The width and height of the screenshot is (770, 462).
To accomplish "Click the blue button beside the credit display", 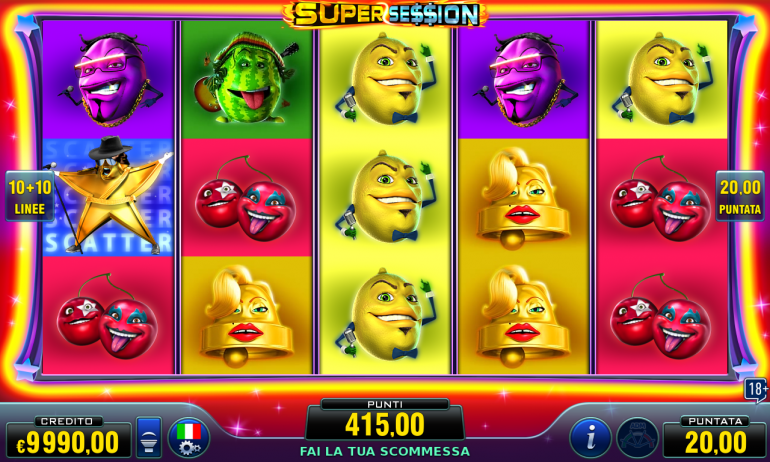I will click(x=149, y=438).
